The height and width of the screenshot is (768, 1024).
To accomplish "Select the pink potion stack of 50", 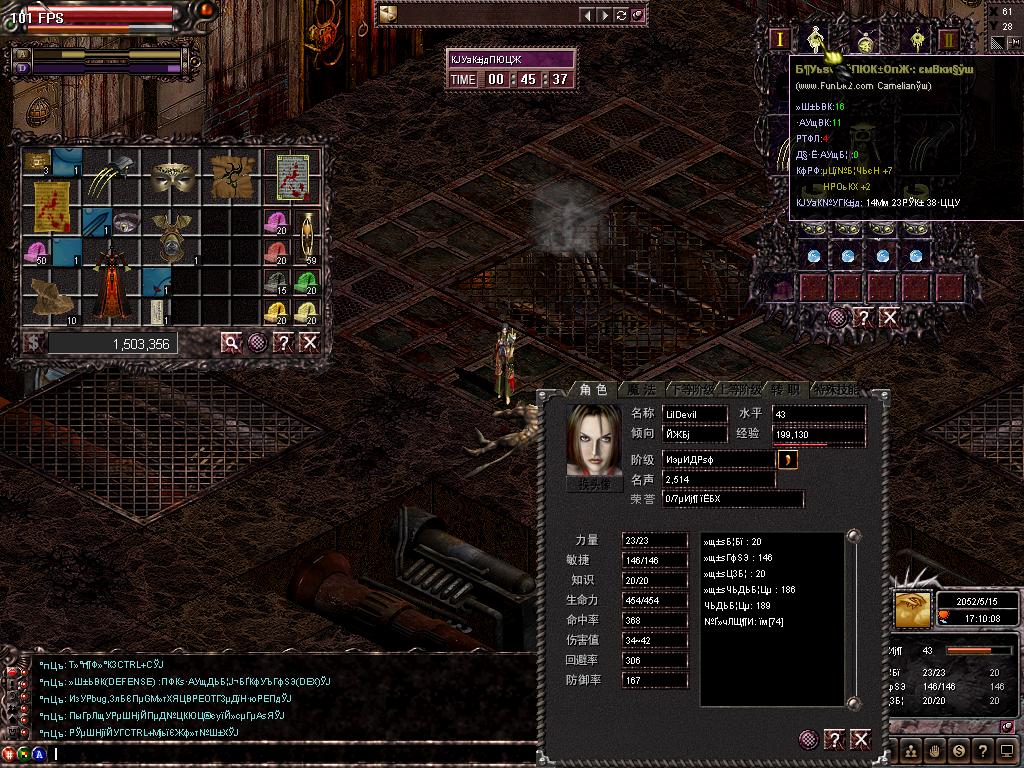I will pos(37,252).
